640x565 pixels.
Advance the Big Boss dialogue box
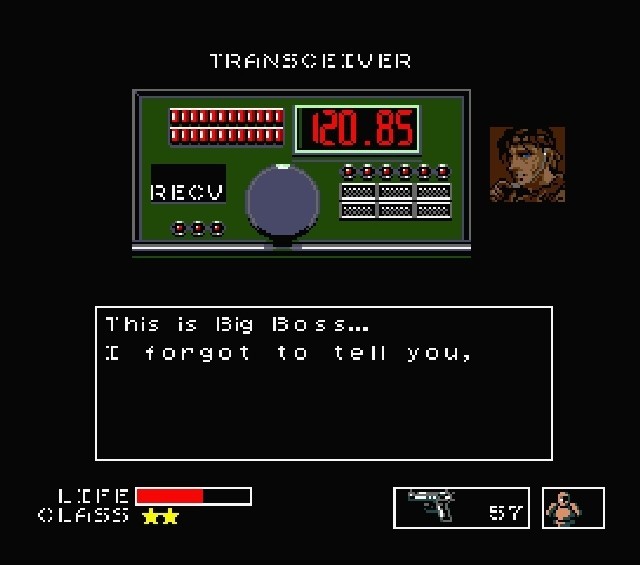point(324,383)
